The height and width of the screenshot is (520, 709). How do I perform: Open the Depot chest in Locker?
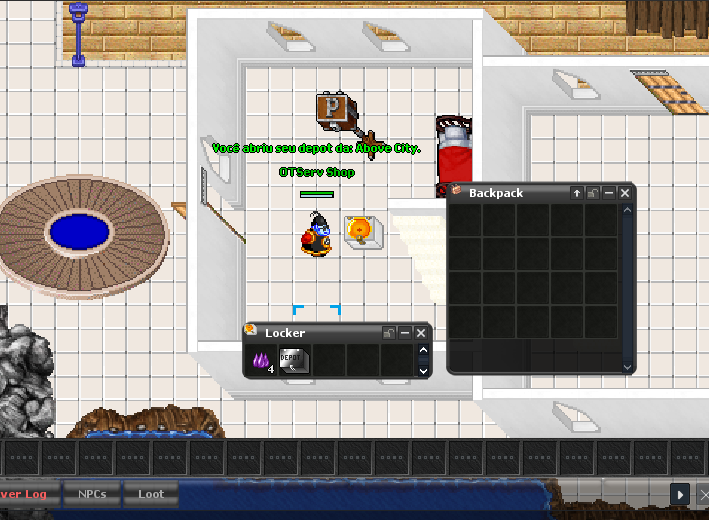click(x=294, y=361)
